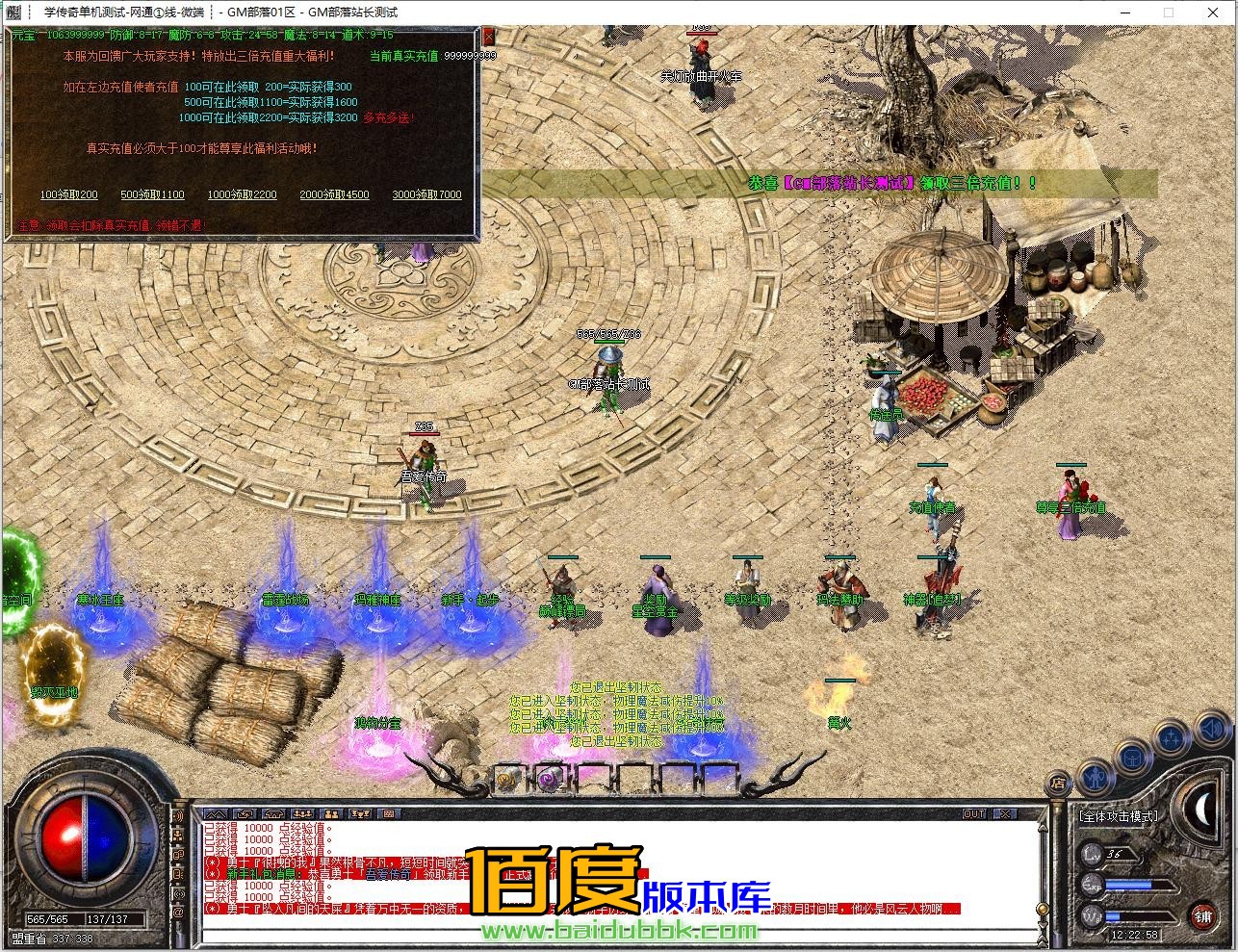Screen dimensions: 1238x952
Task: Click the @ icon on the chat side toolbar
Action: (178, 909)
